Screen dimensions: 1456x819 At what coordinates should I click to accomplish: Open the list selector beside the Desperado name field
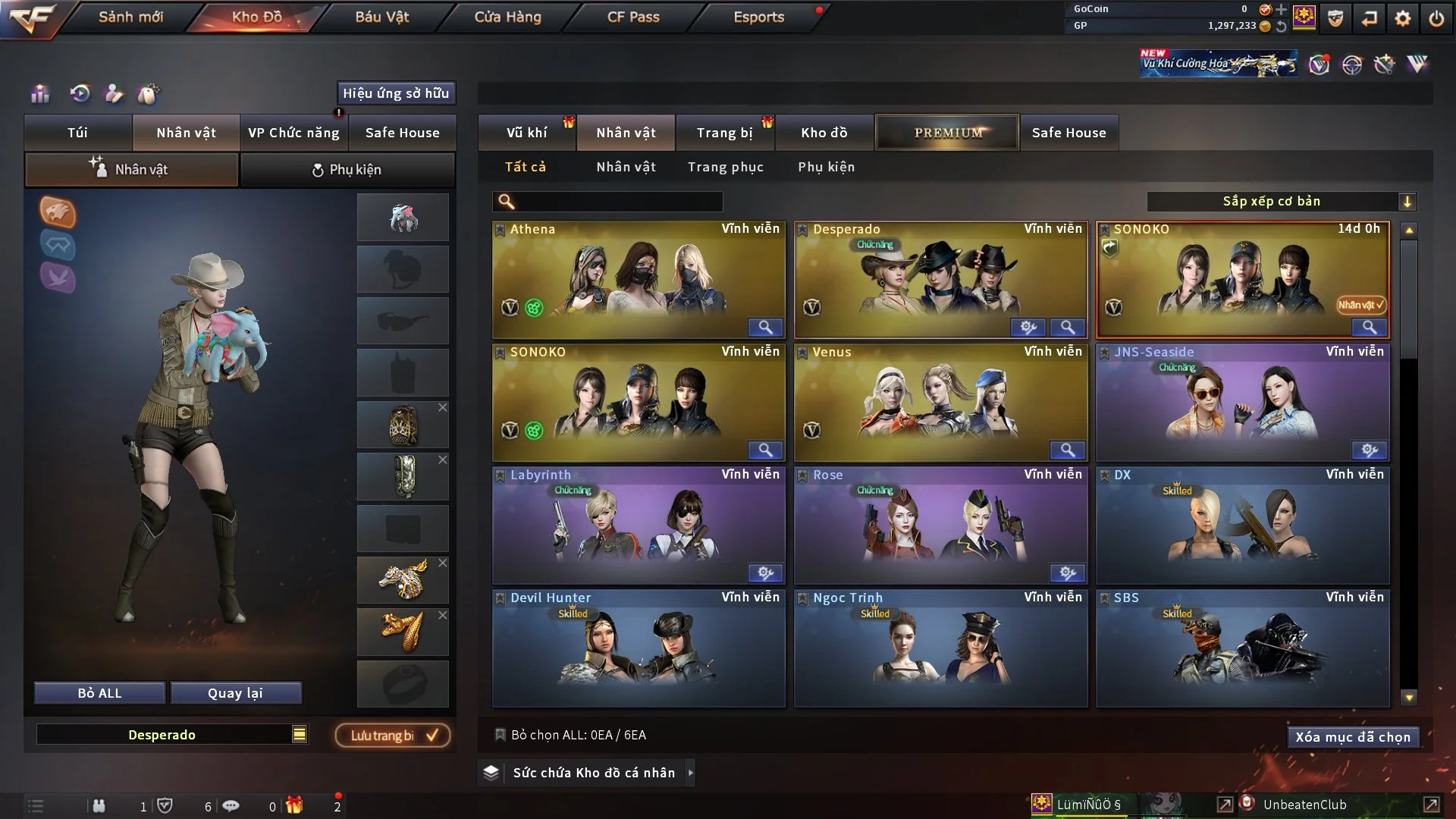tap(300, 734)
